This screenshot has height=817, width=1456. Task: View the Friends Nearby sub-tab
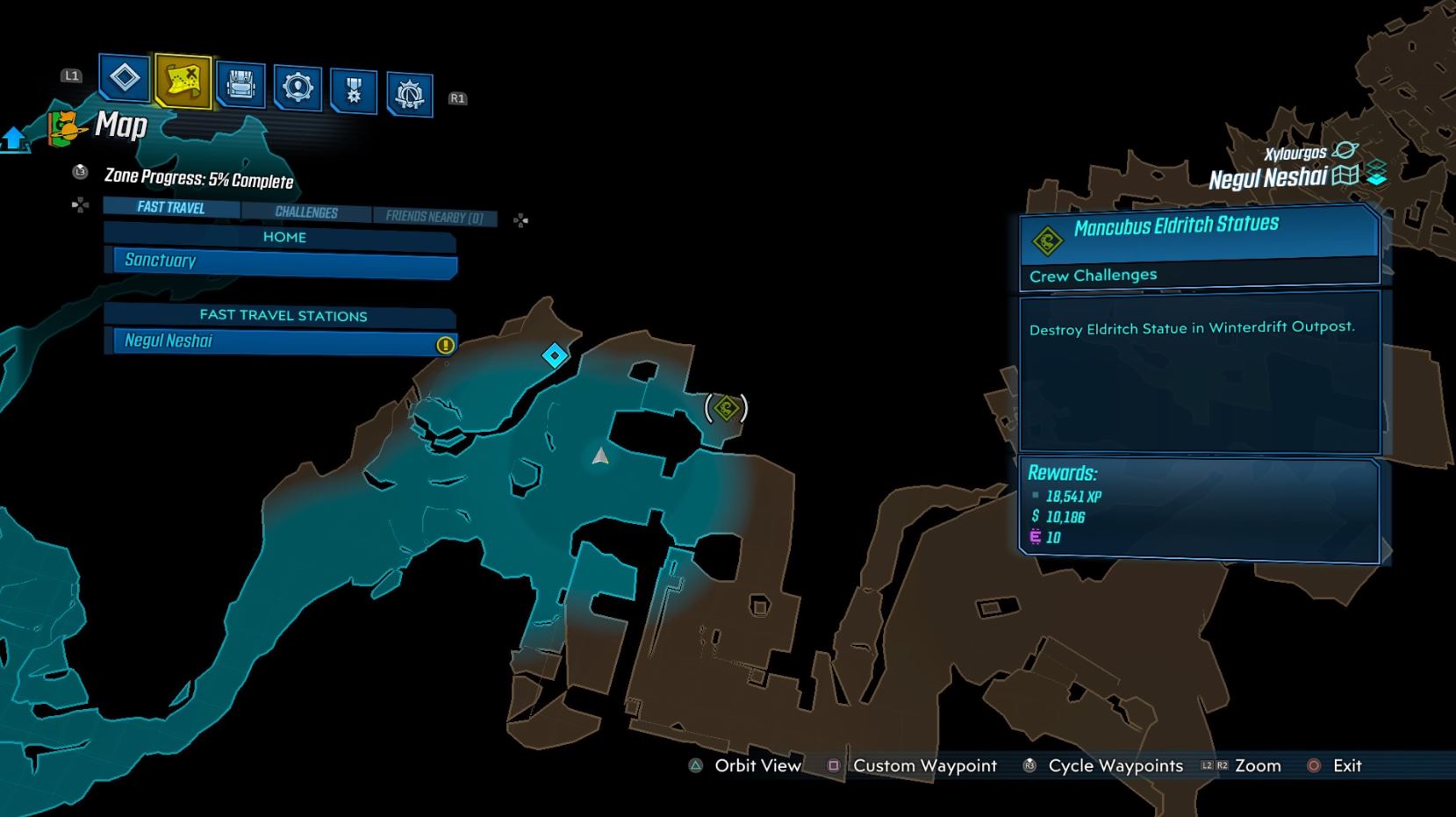click(434, 217)
